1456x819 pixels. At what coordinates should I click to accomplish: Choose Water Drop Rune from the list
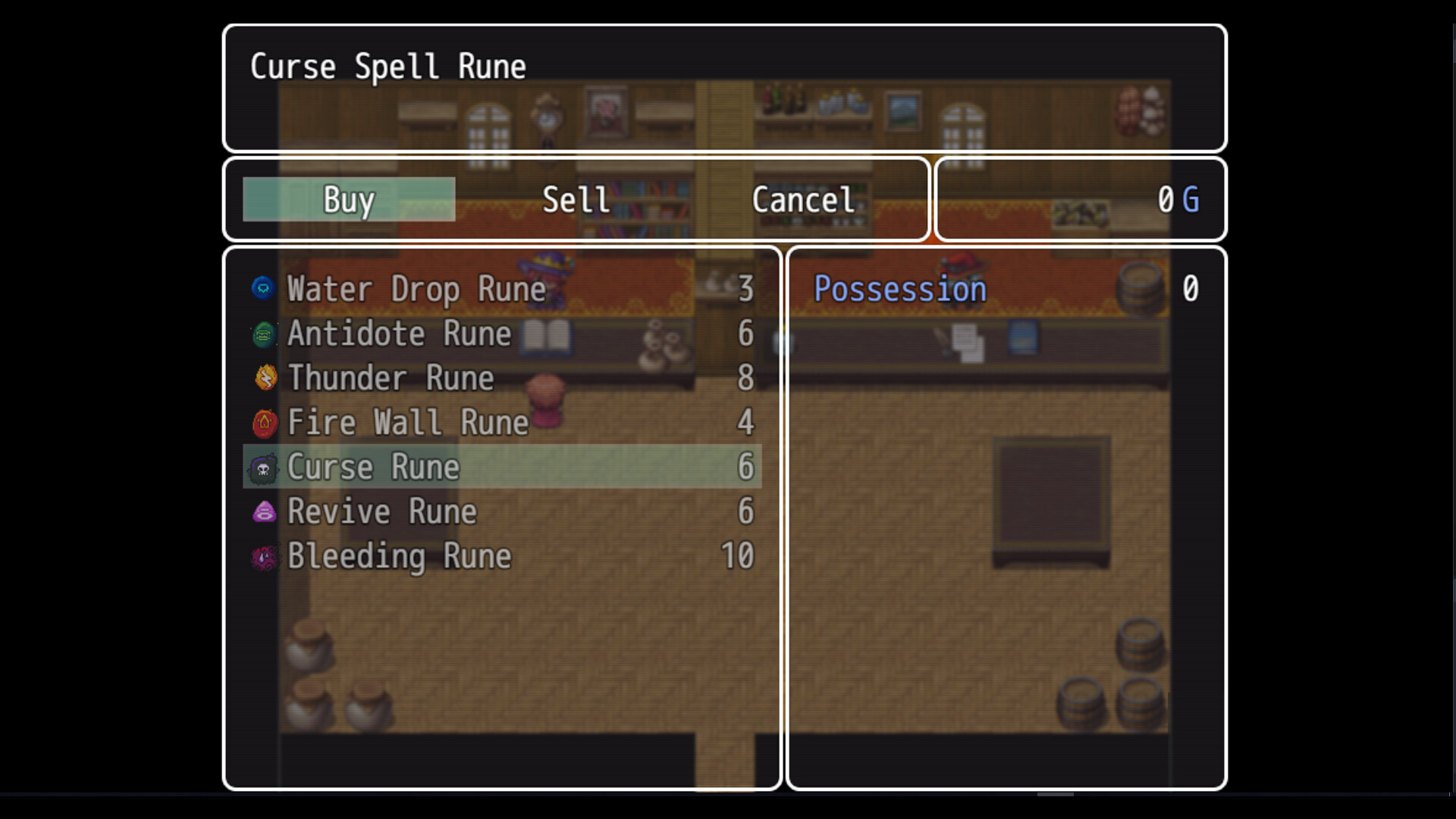pos(416,289)
